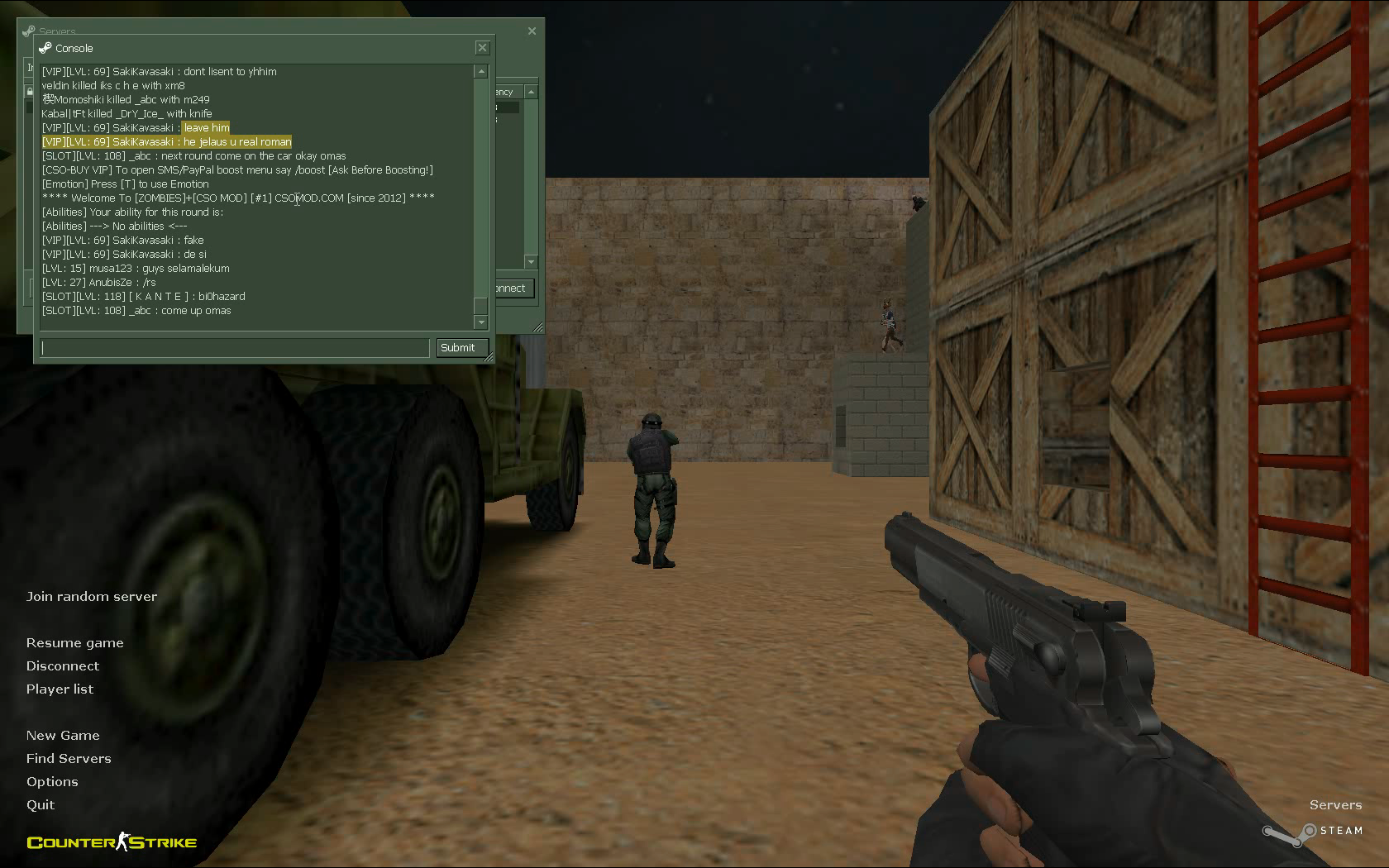Disconnect from the server
Viewport: 1389px width, 868px height.
pos(62,666)
